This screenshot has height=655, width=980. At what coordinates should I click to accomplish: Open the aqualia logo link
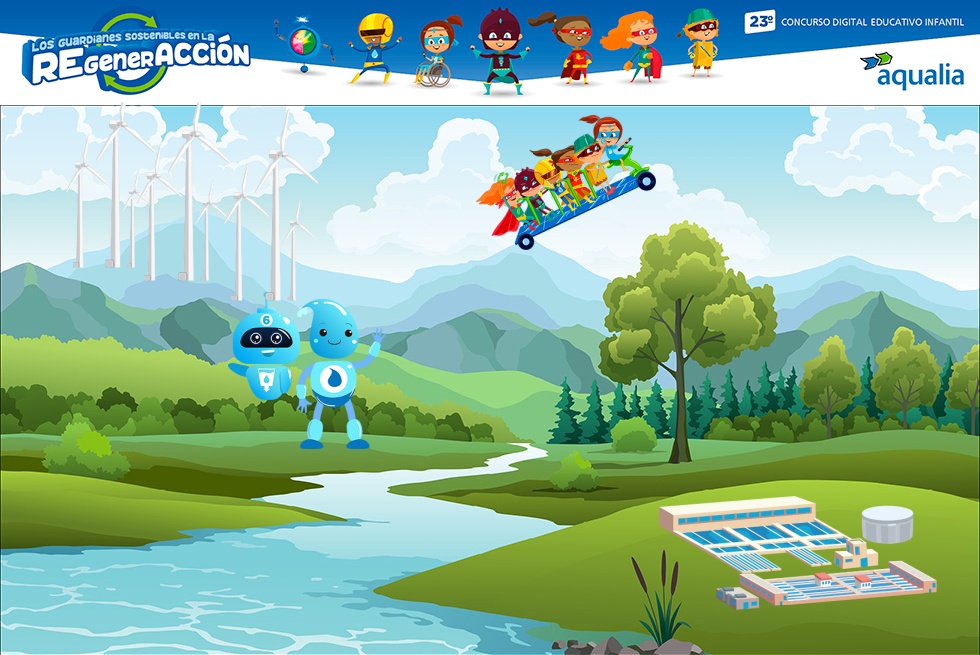pos(911,70)
